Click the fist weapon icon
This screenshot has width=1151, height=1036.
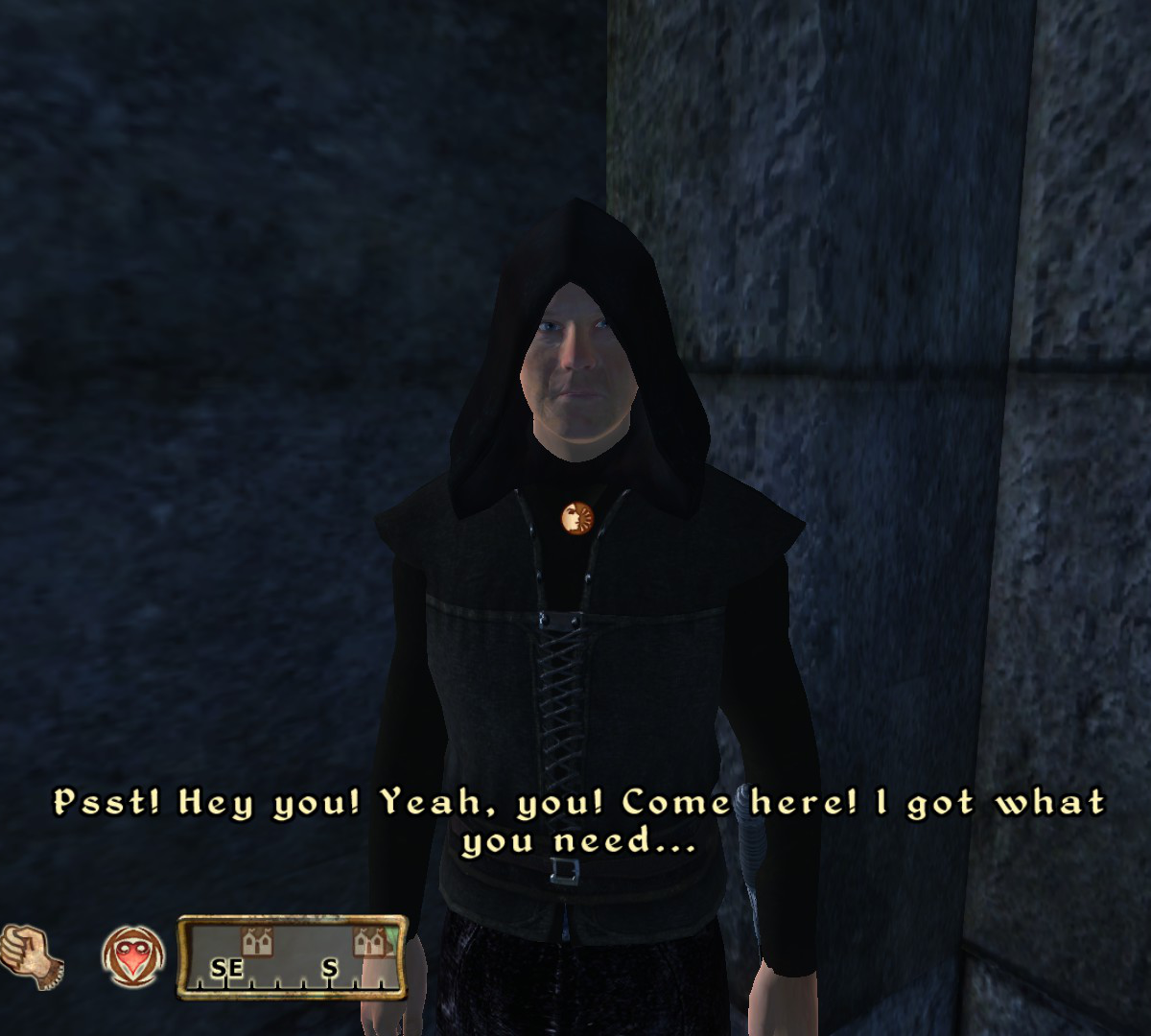31,954
